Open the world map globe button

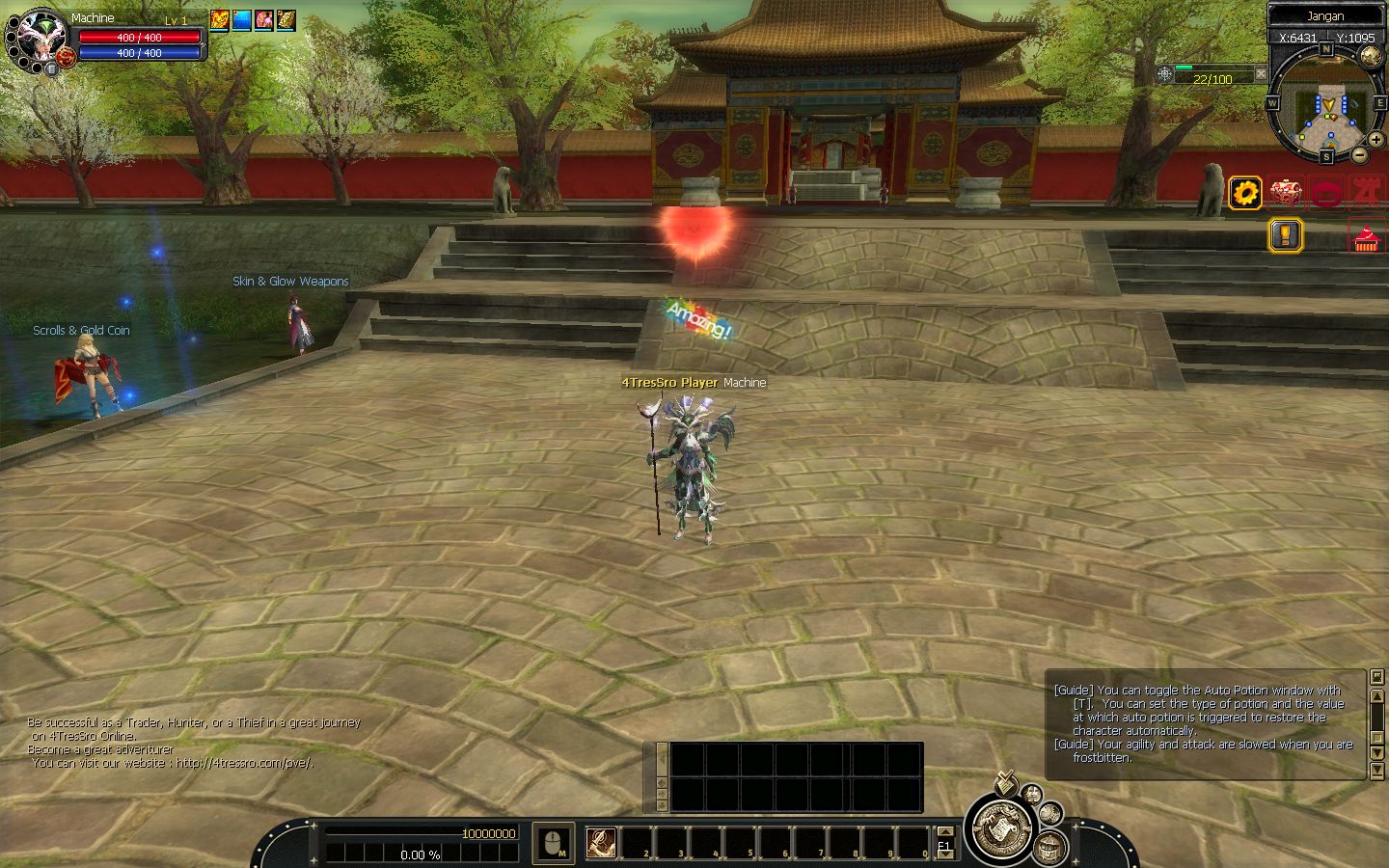click(x=1370, y=55)
